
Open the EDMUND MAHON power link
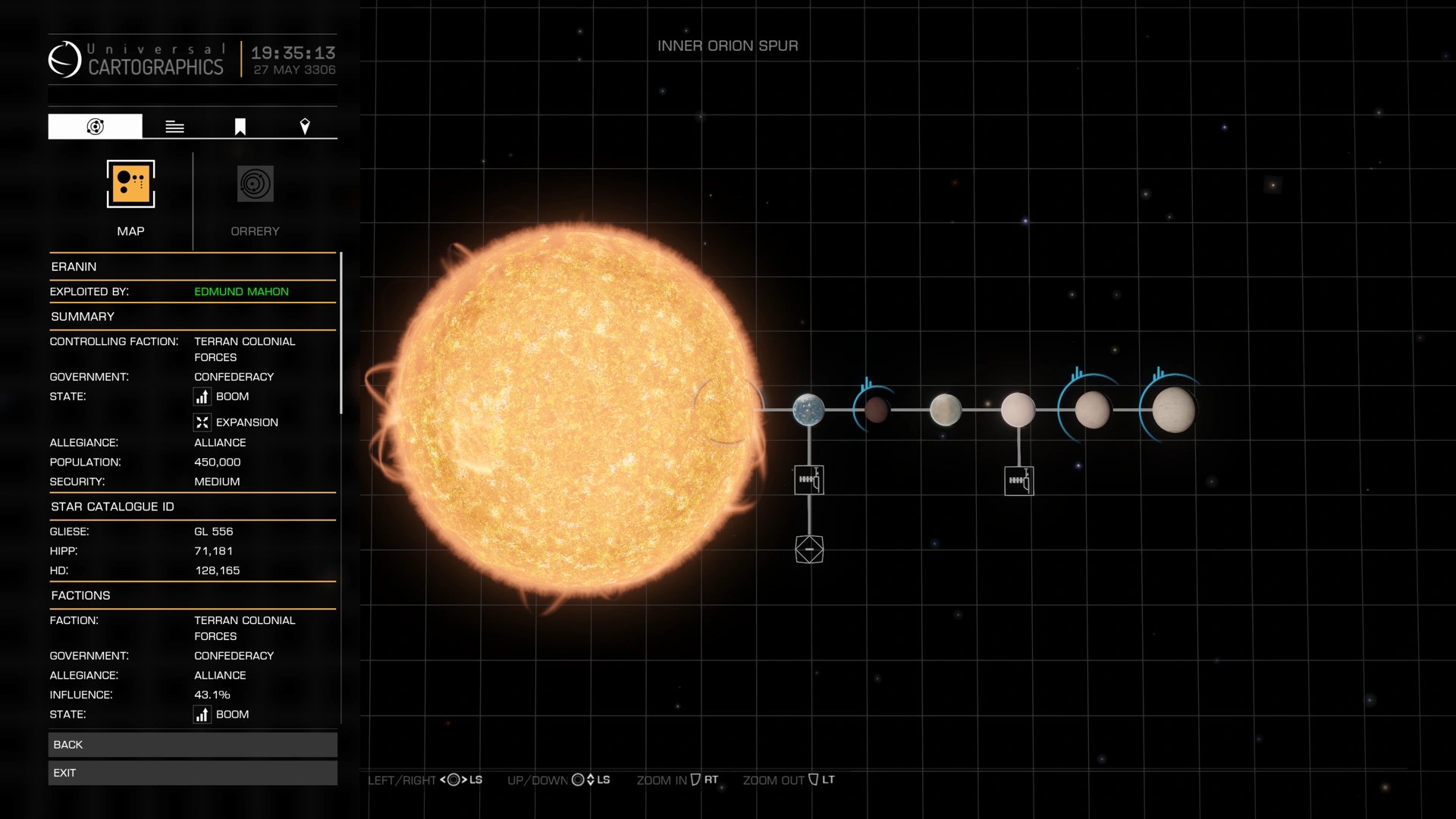[241, 291]
